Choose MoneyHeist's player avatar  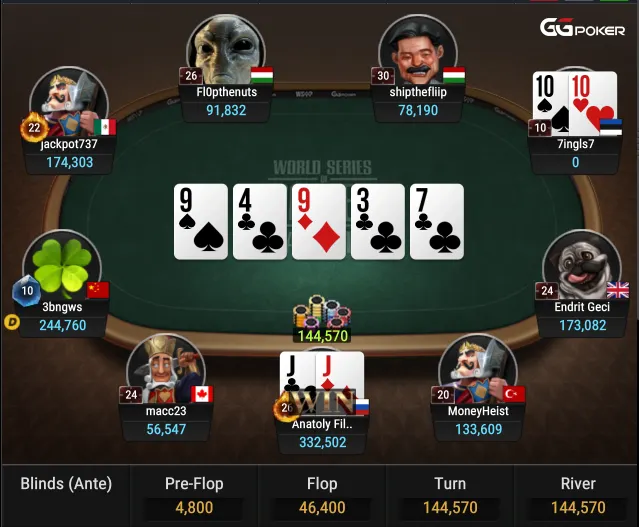click(x=478, y=365)
